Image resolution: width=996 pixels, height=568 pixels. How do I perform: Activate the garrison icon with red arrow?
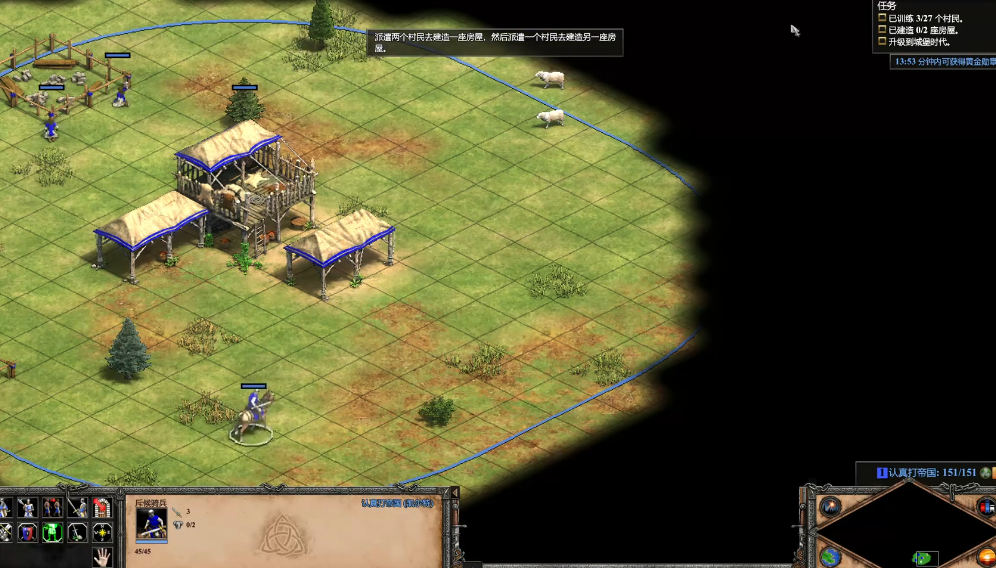(102, 508)
